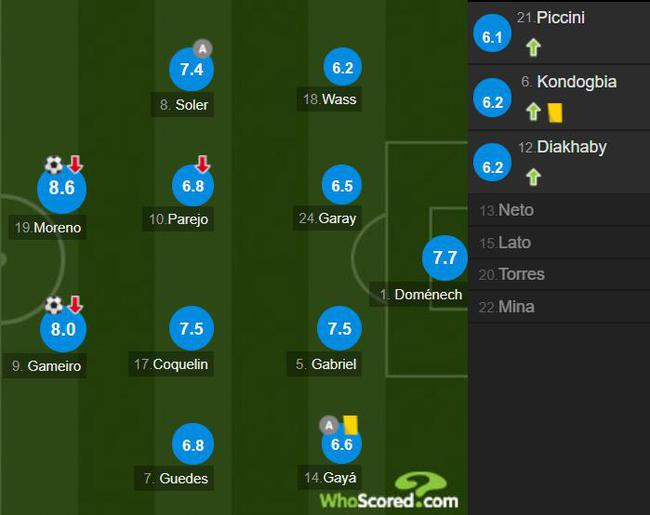The height and width of the screenshot is (515, 650).
Task: Choose substitute Diakhaby from the bench
Action: pos(560,162)
